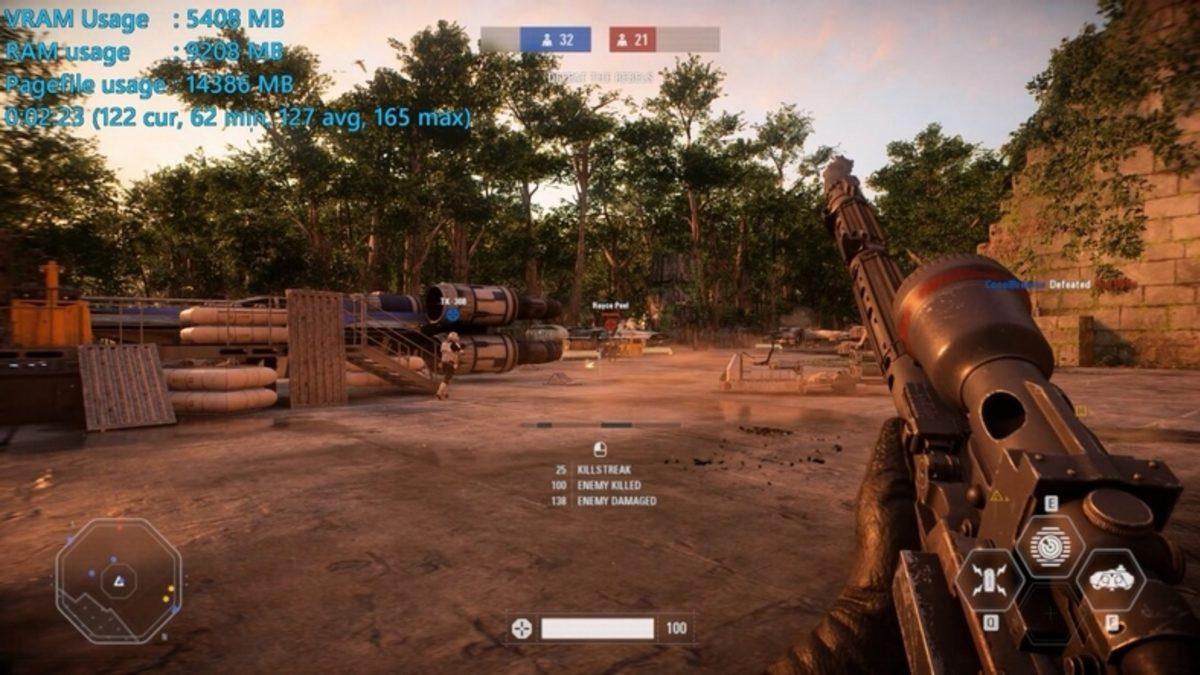Activate the radar scan ability icon
The image size is (1200, 675).
1050,545
